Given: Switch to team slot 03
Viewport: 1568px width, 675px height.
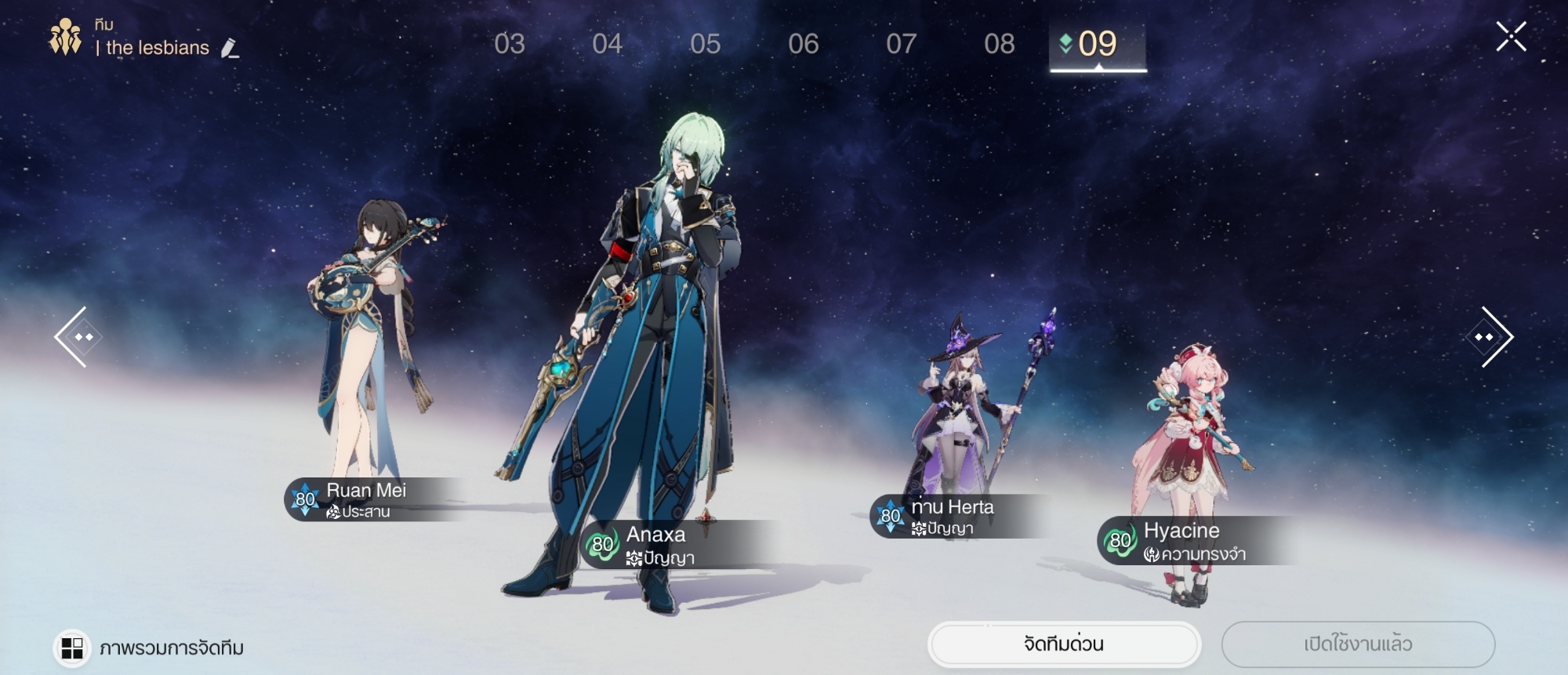Looking at the screenshot, I should (x=510, y=44).
